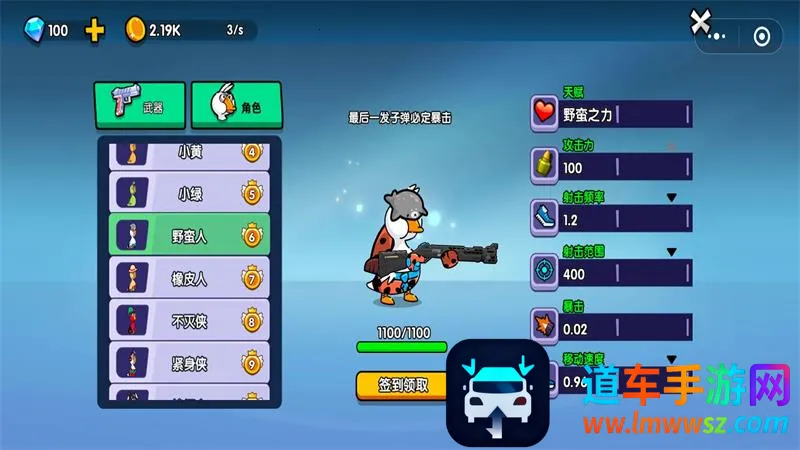Add more diamonds with the plus button
Screen dimensions: 800x450
click(x=95, y=30)
